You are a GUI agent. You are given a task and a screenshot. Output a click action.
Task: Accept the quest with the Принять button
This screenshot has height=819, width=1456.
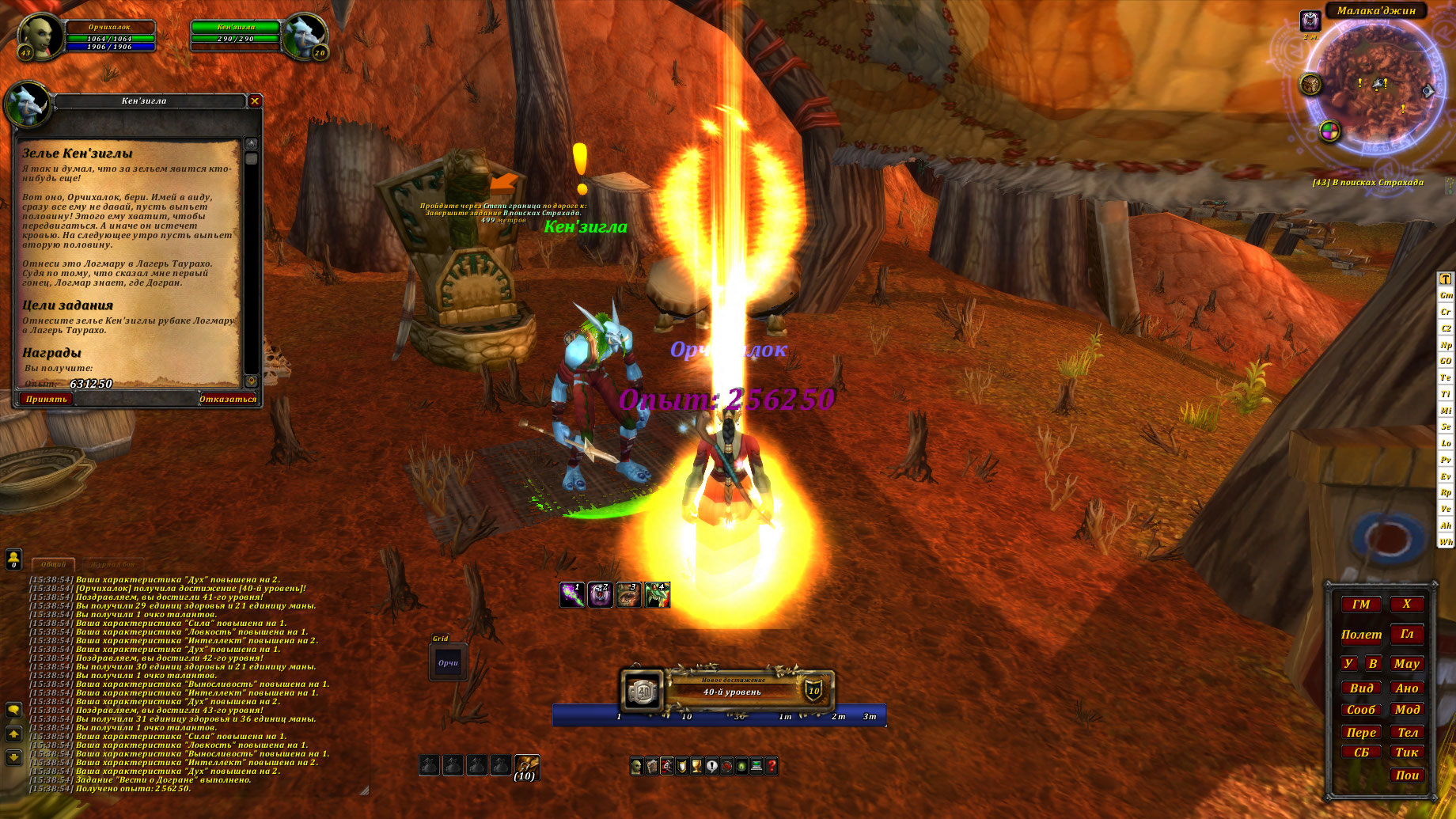click(46, 399)
